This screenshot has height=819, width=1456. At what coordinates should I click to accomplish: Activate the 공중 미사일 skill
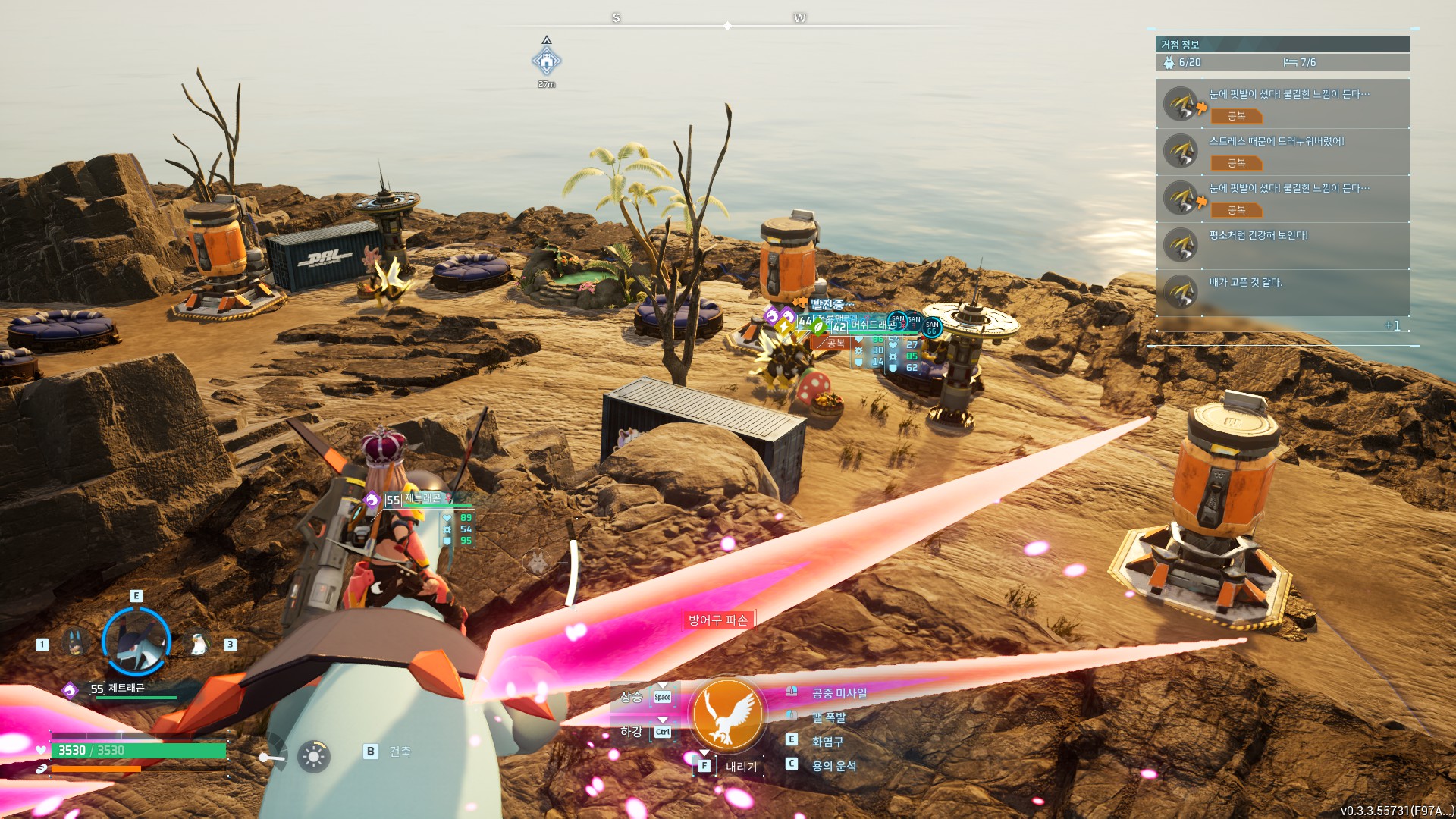click(x=839, y=693)
